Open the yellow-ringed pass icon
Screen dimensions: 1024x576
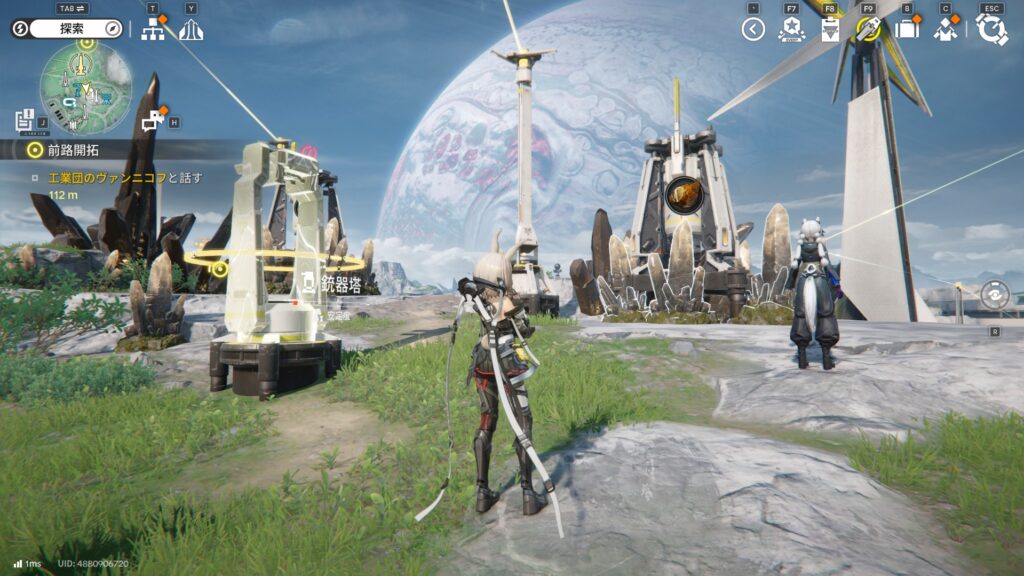pyautogui.click(x=867, y=29)
